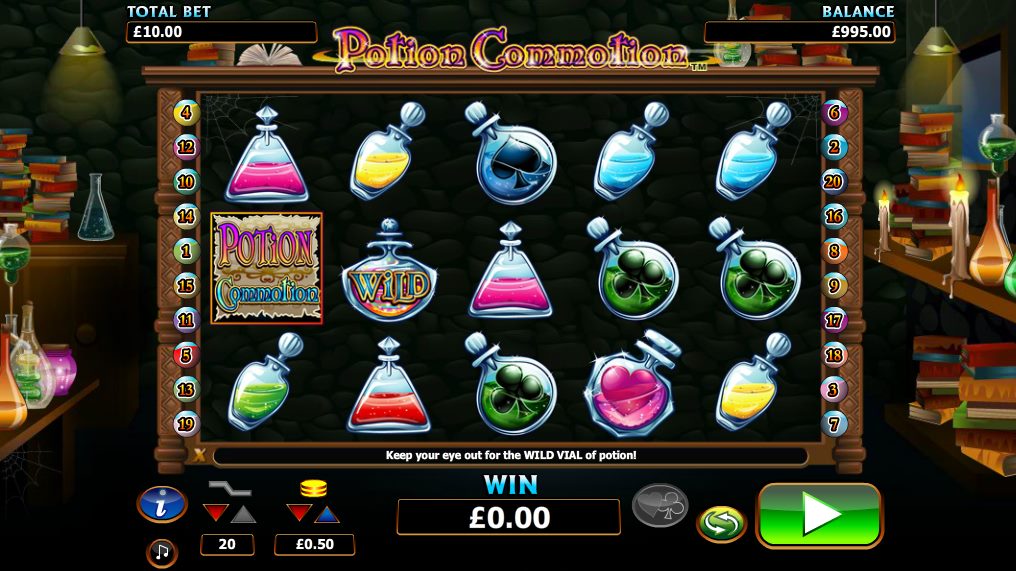Select payline marker number 6
The width and height of the screenshot is (1016, 571).
click(834, 112)
